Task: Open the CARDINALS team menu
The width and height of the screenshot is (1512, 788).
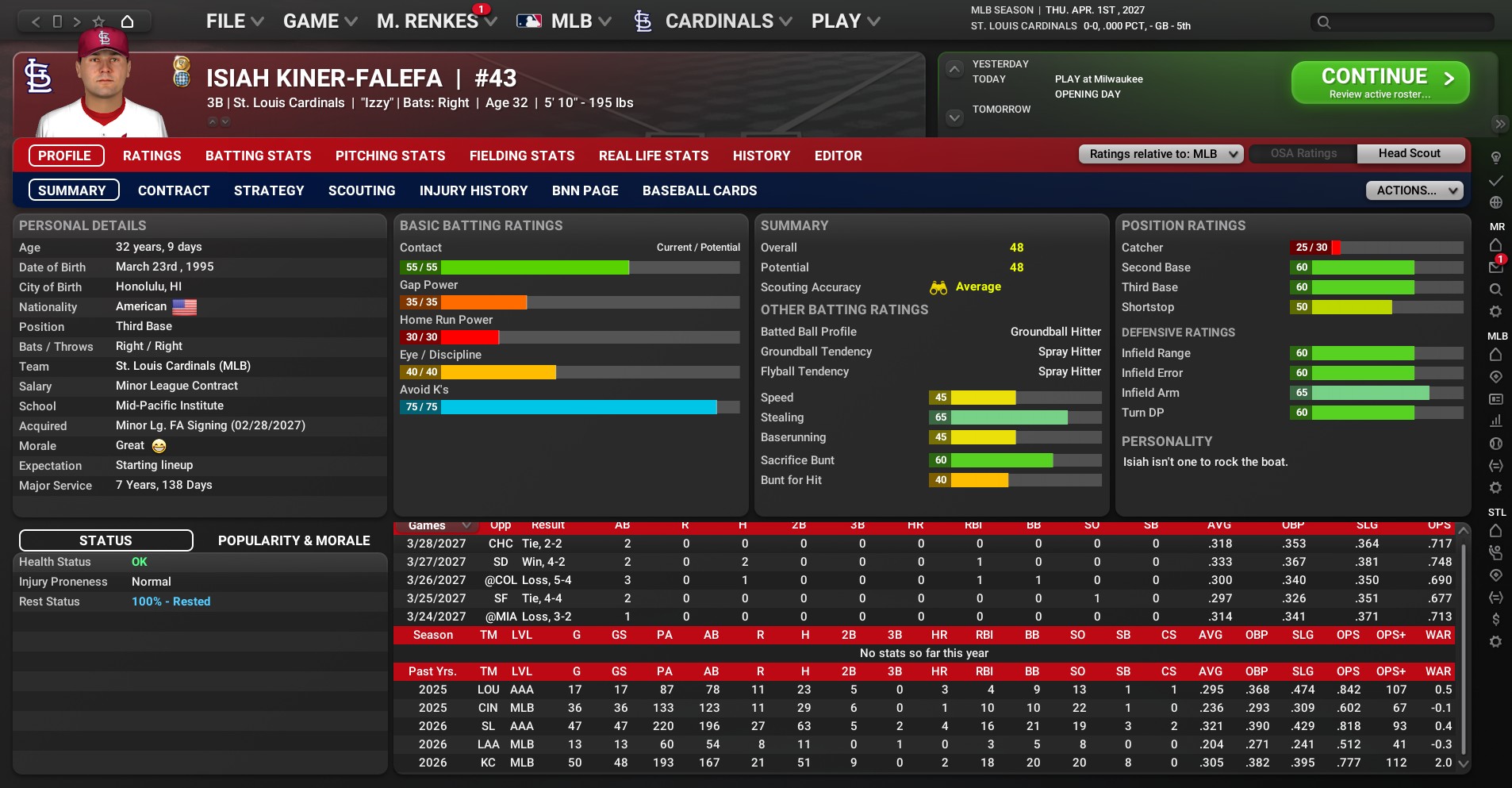Action: (718, 21)
